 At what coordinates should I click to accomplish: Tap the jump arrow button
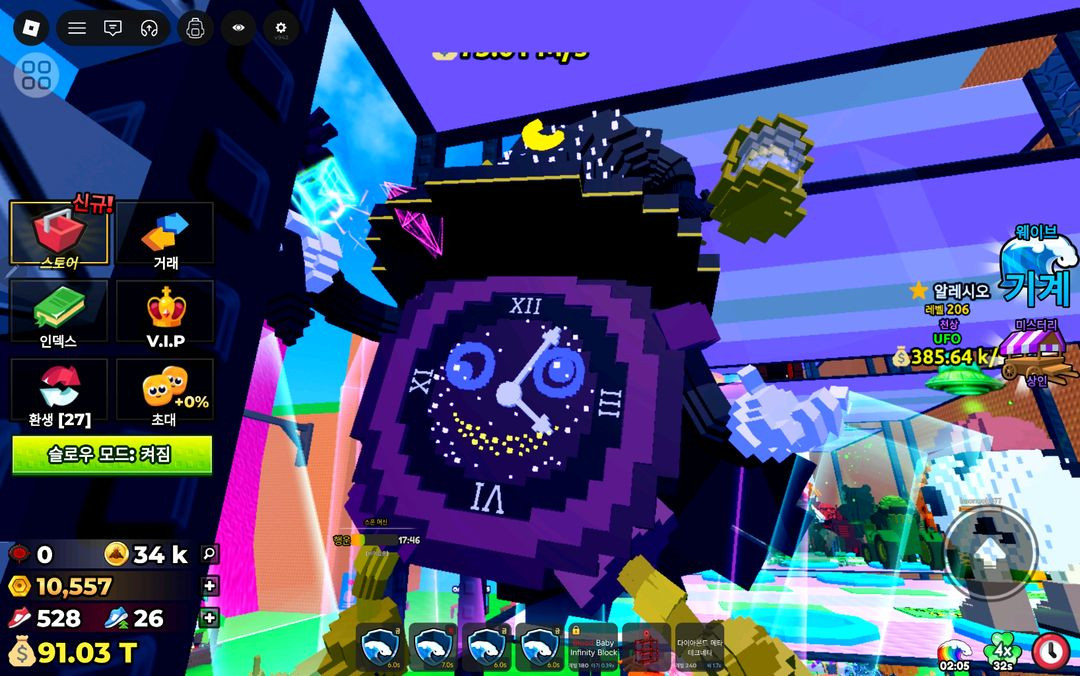pyautogui.click(x=990, y=553)
